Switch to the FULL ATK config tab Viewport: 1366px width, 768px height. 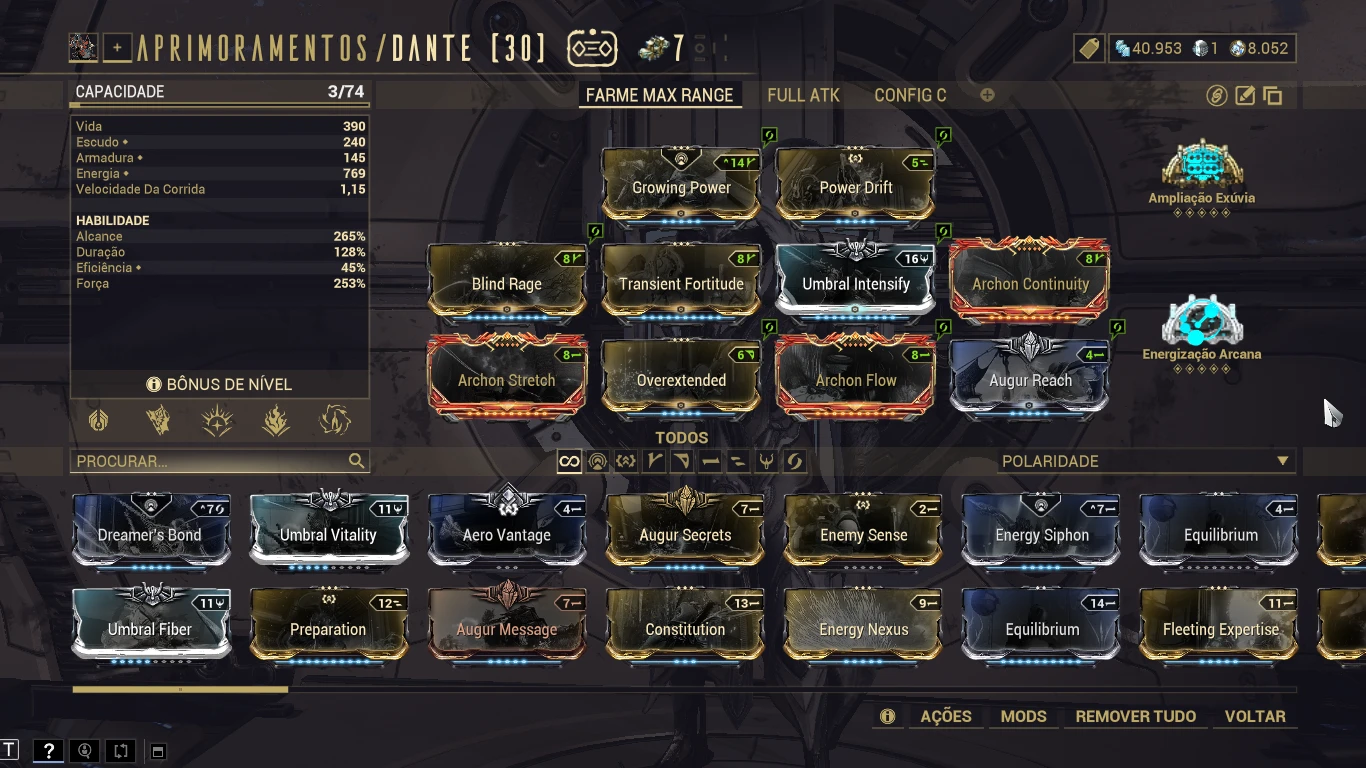(803, 95)
